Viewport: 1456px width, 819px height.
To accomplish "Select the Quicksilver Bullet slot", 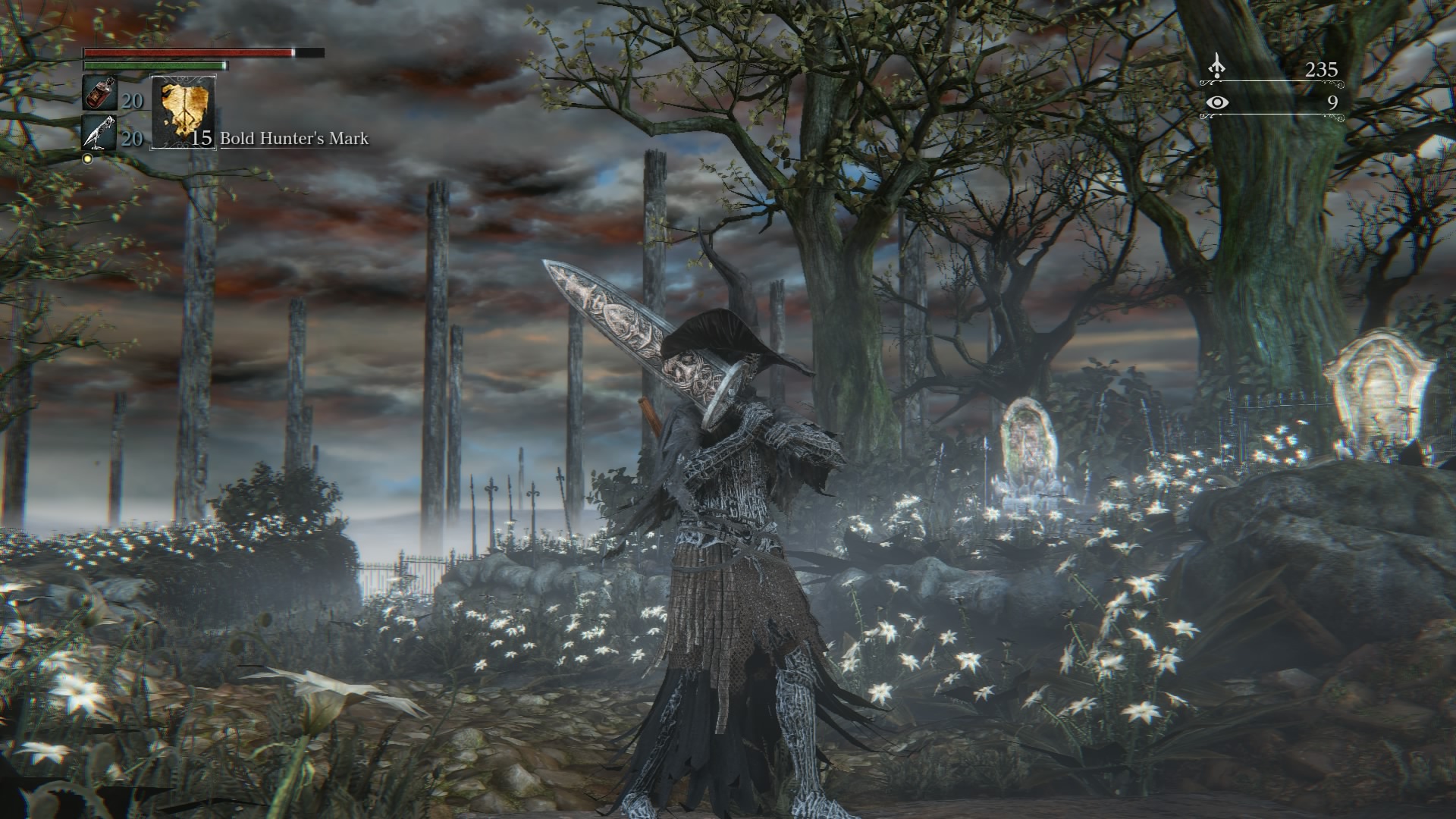I will (x=99, y=134).
